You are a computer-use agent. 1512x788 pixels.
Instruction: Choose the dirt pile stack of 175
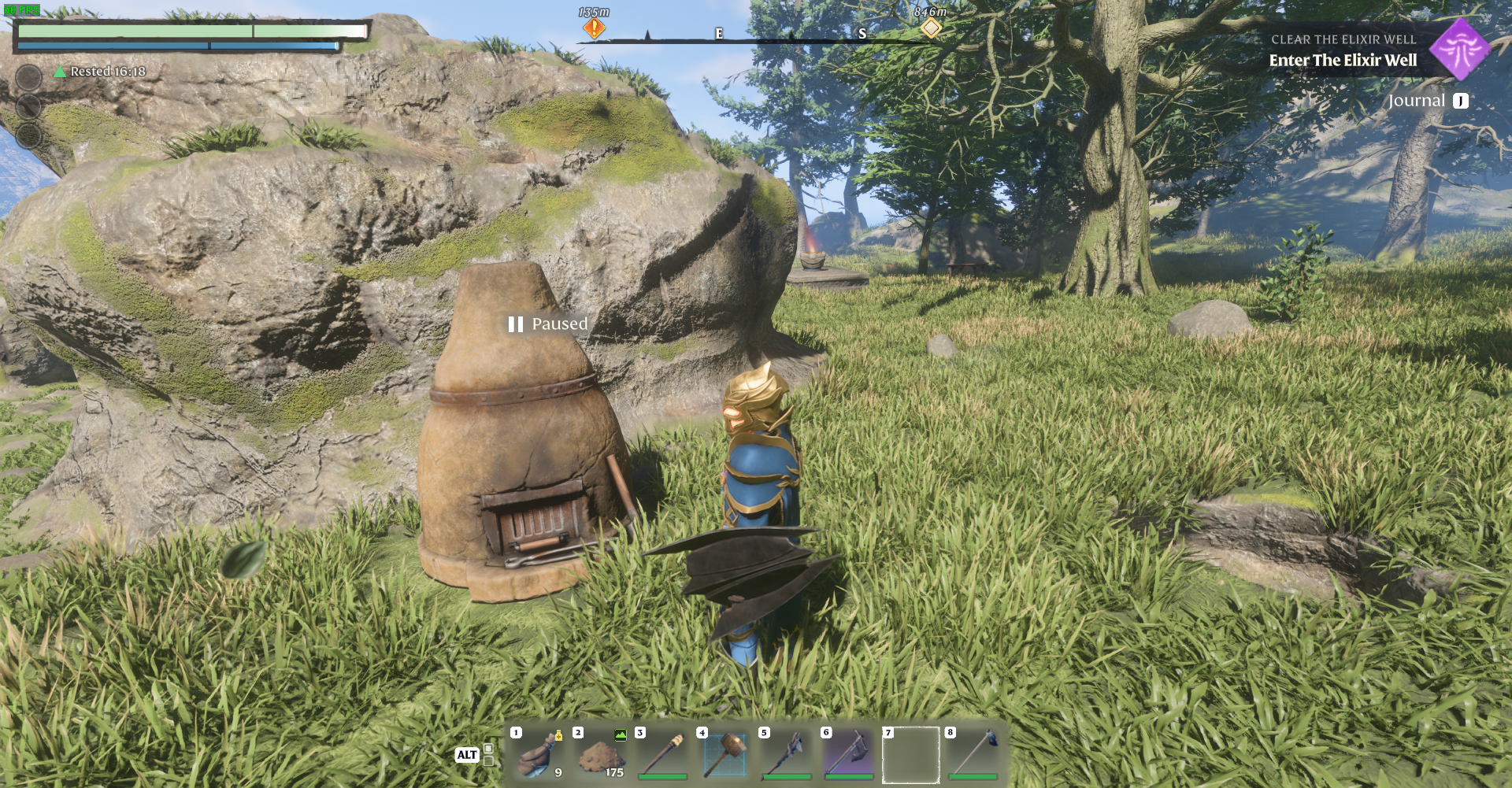[601, 754]
